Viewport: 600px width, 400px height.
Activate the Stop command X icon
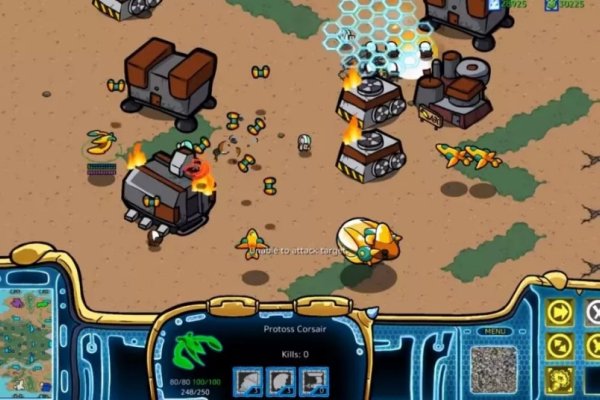(x=592, y=313)
